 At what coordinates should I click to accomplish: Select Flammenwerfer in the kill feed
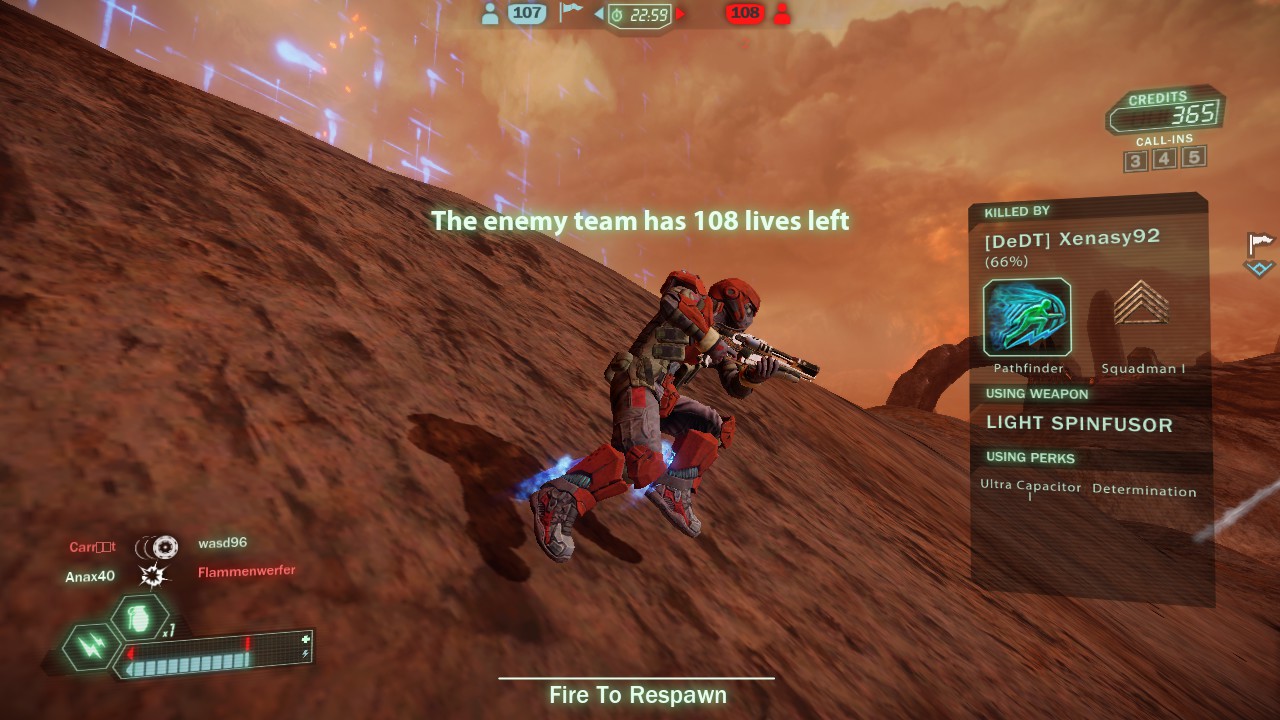(246, 572)
